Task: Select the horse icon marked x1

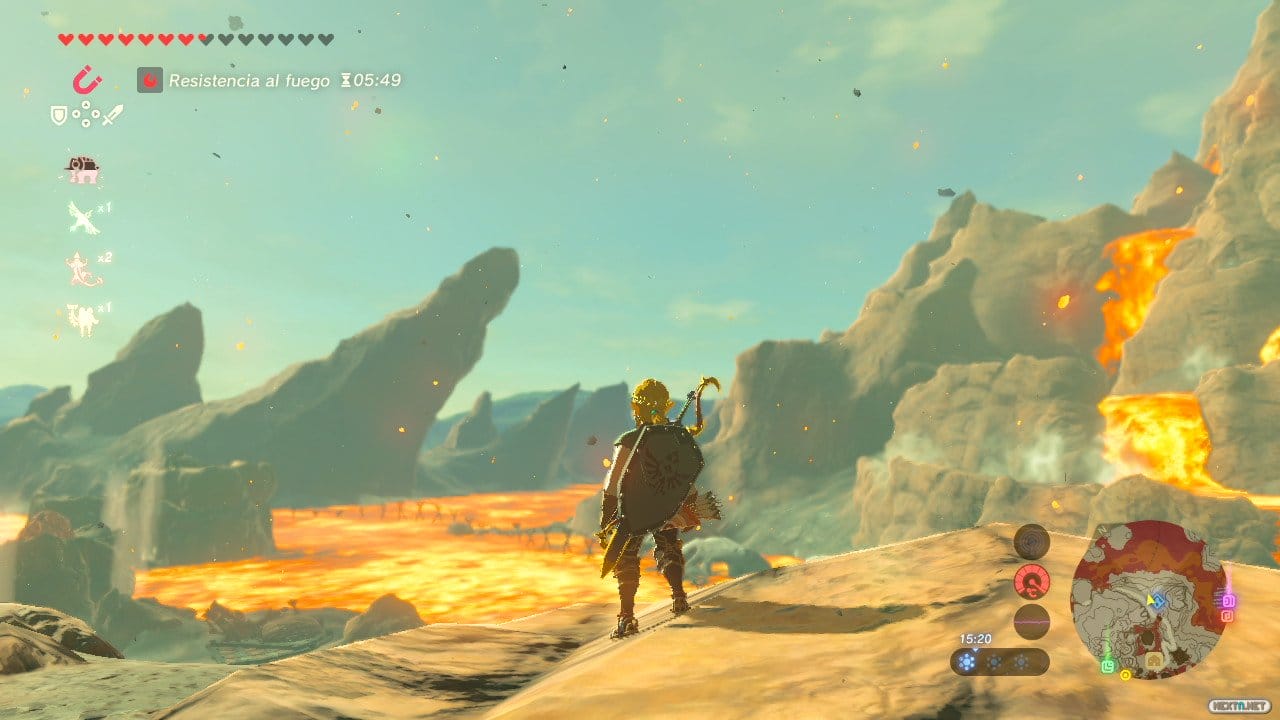Action: [82, 319]
